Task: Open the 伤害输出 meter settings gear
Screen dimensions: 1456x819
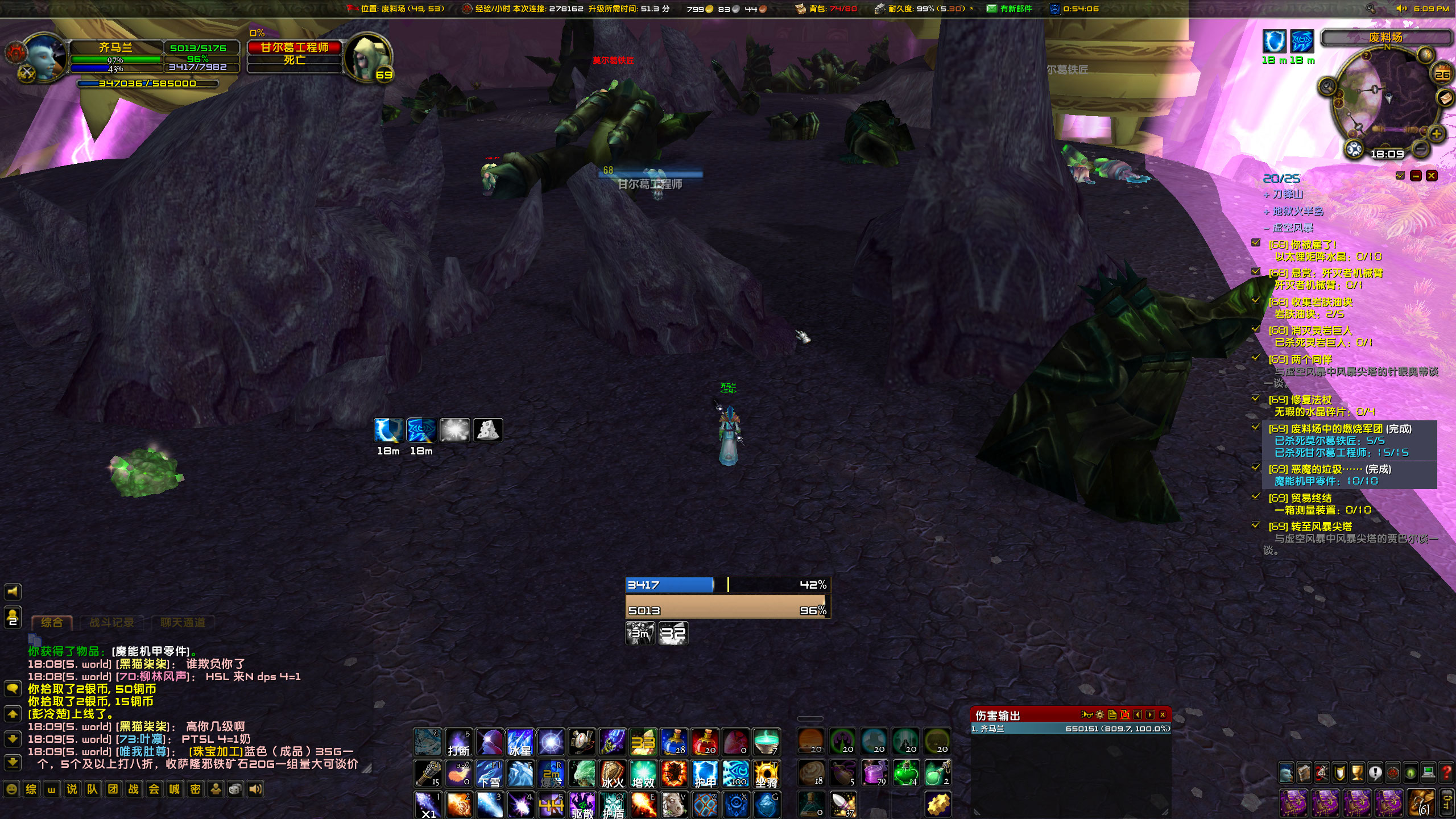Action: (x=1100, y=714)
